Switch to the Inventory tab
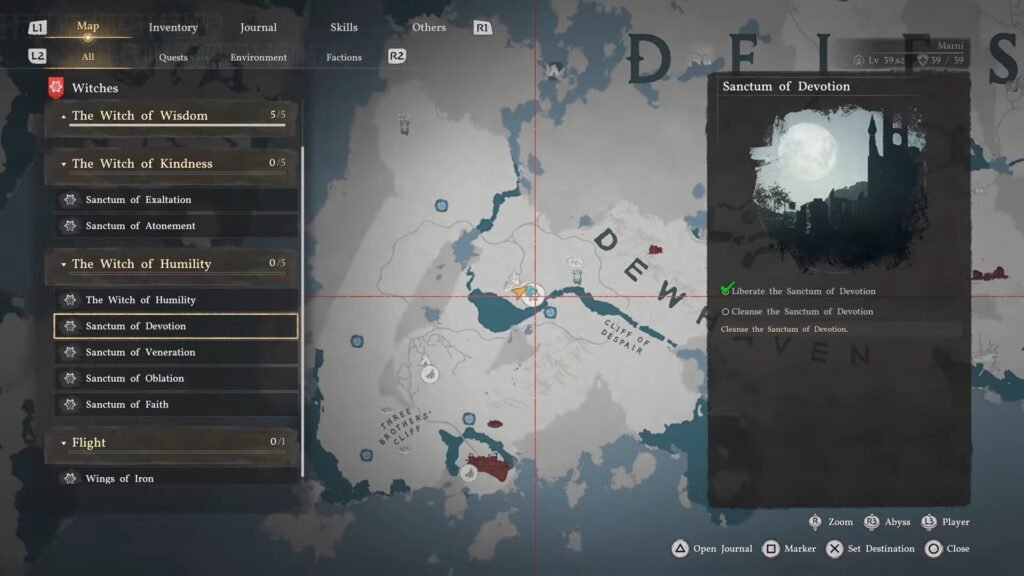This screenshot has width=1024, height=576. [173, 27]
